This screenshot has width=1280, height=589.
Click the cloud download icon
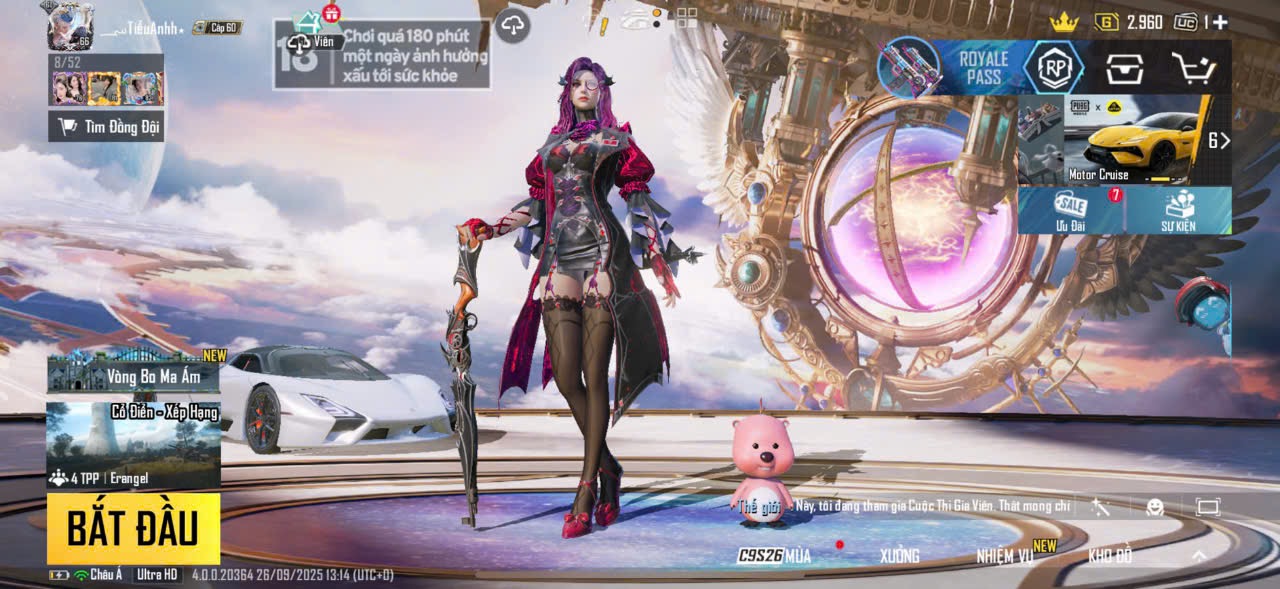513,24
